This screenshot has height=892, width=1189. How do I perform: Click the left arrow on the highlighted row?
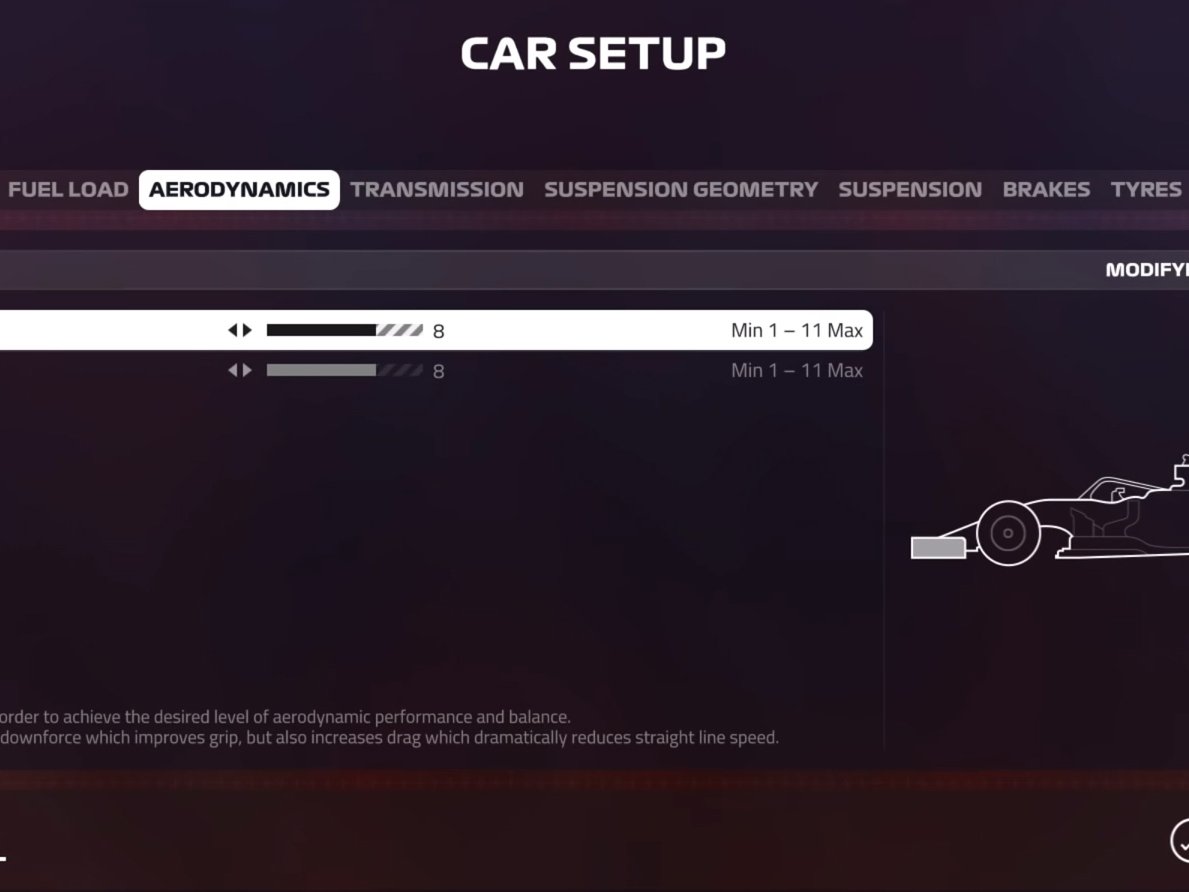pos(233,330)
